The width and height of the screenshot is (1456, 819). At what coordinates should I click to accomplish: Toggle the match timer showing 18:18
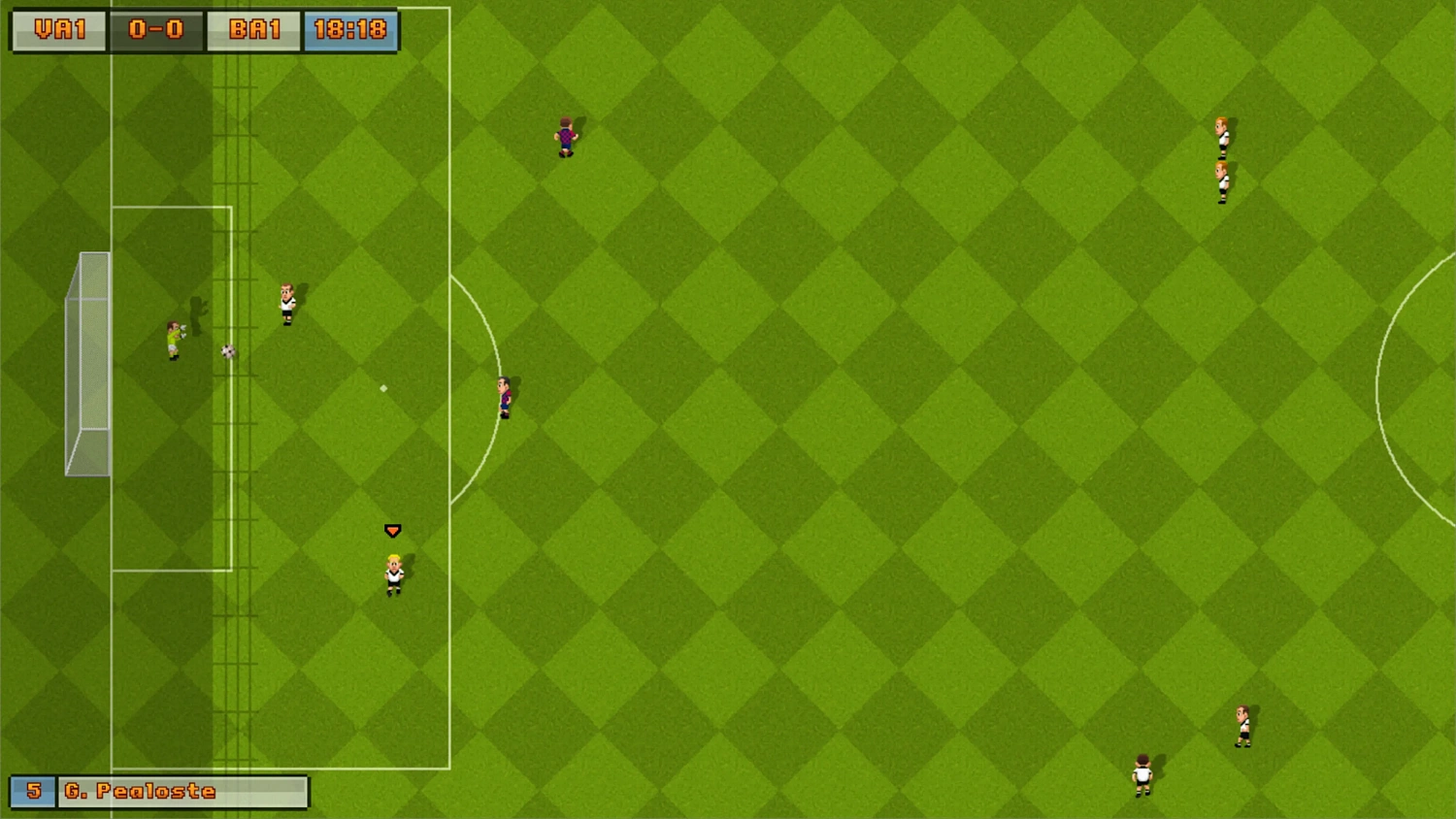pos(351,29)
